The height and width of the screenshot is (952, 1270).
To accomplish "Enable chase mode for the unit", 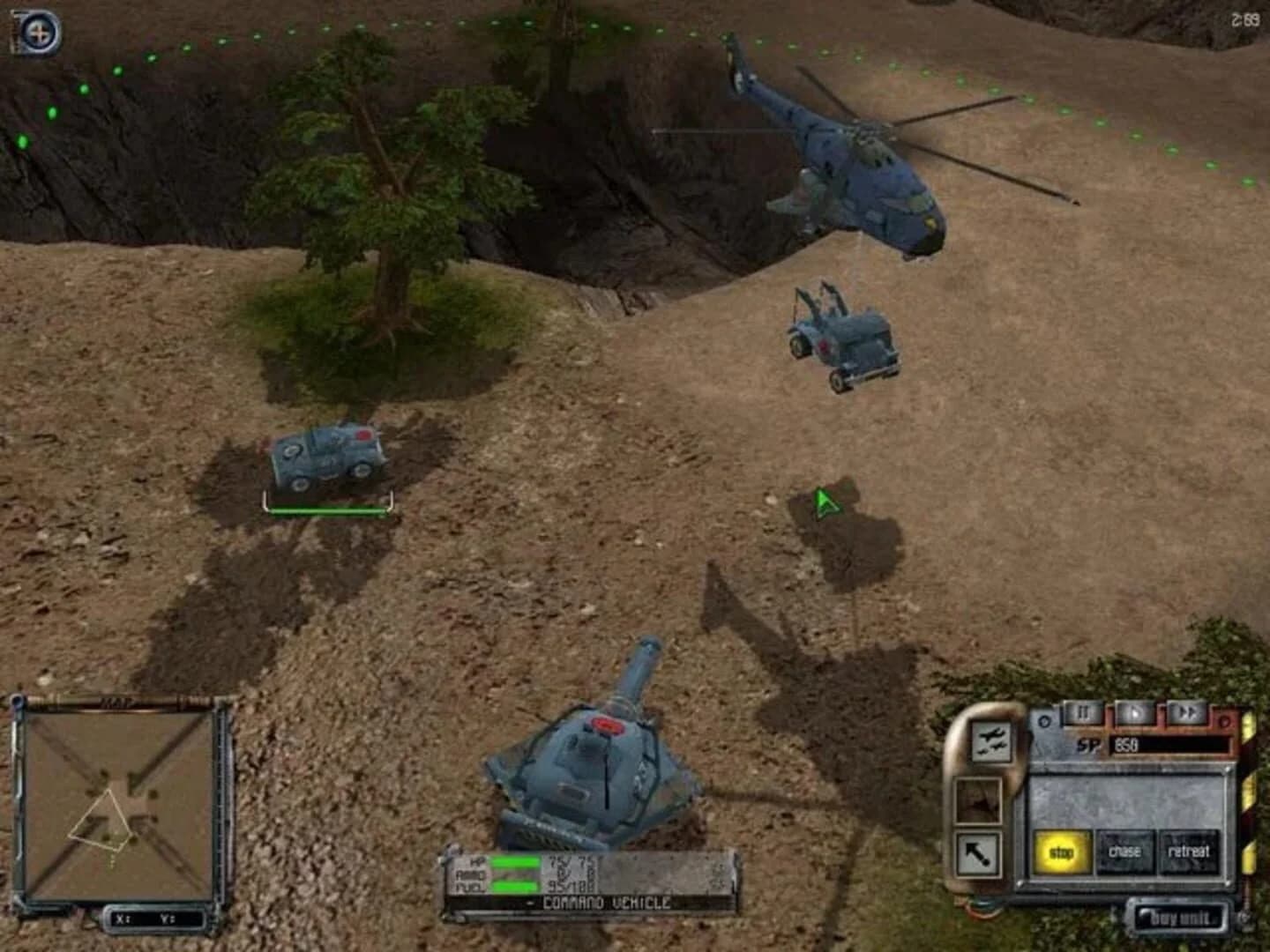I will pyautogui.click(x=1124, y=851).
